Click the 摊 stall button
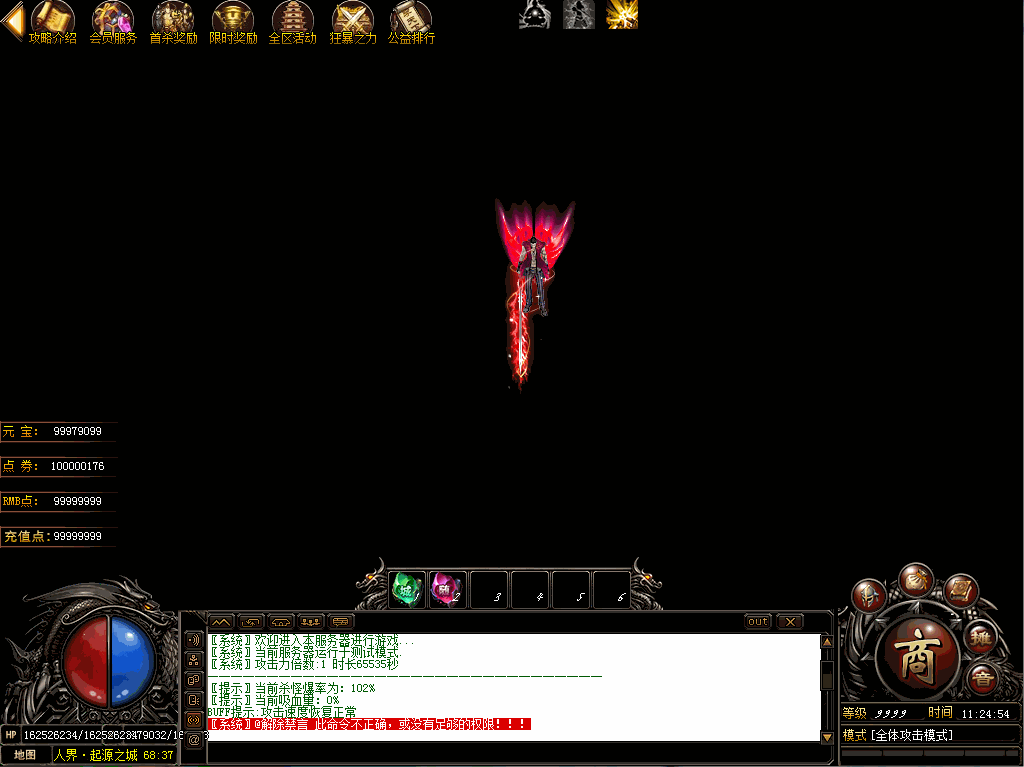This screenshot has height=767, width=1024. point(981,636)
